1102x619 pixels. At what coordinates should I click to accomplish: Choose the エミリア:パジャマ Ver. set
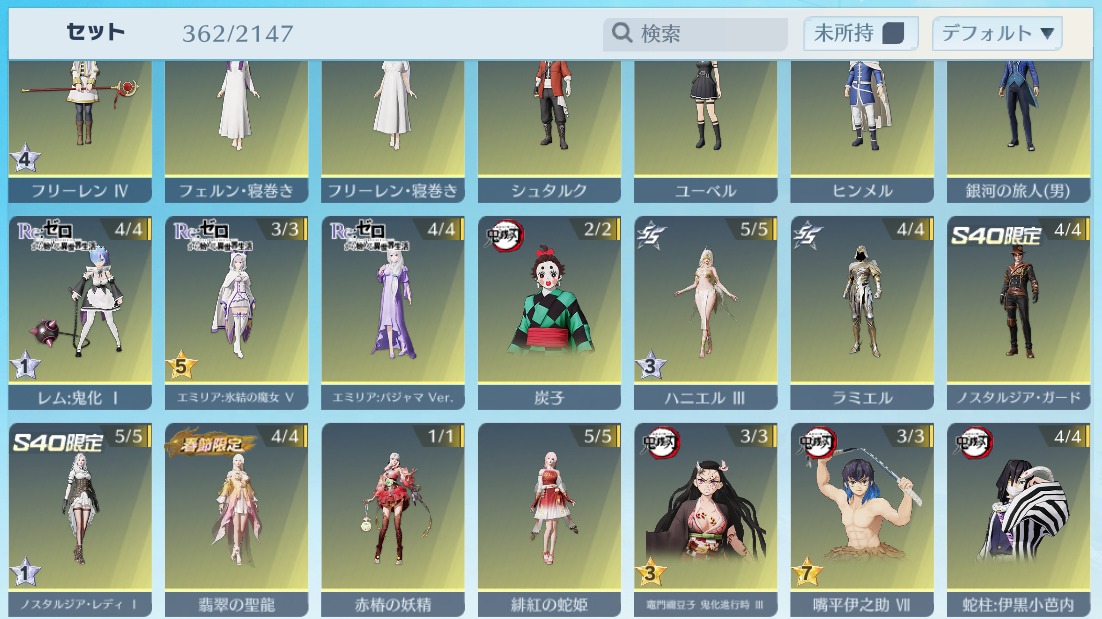point(393,310)
